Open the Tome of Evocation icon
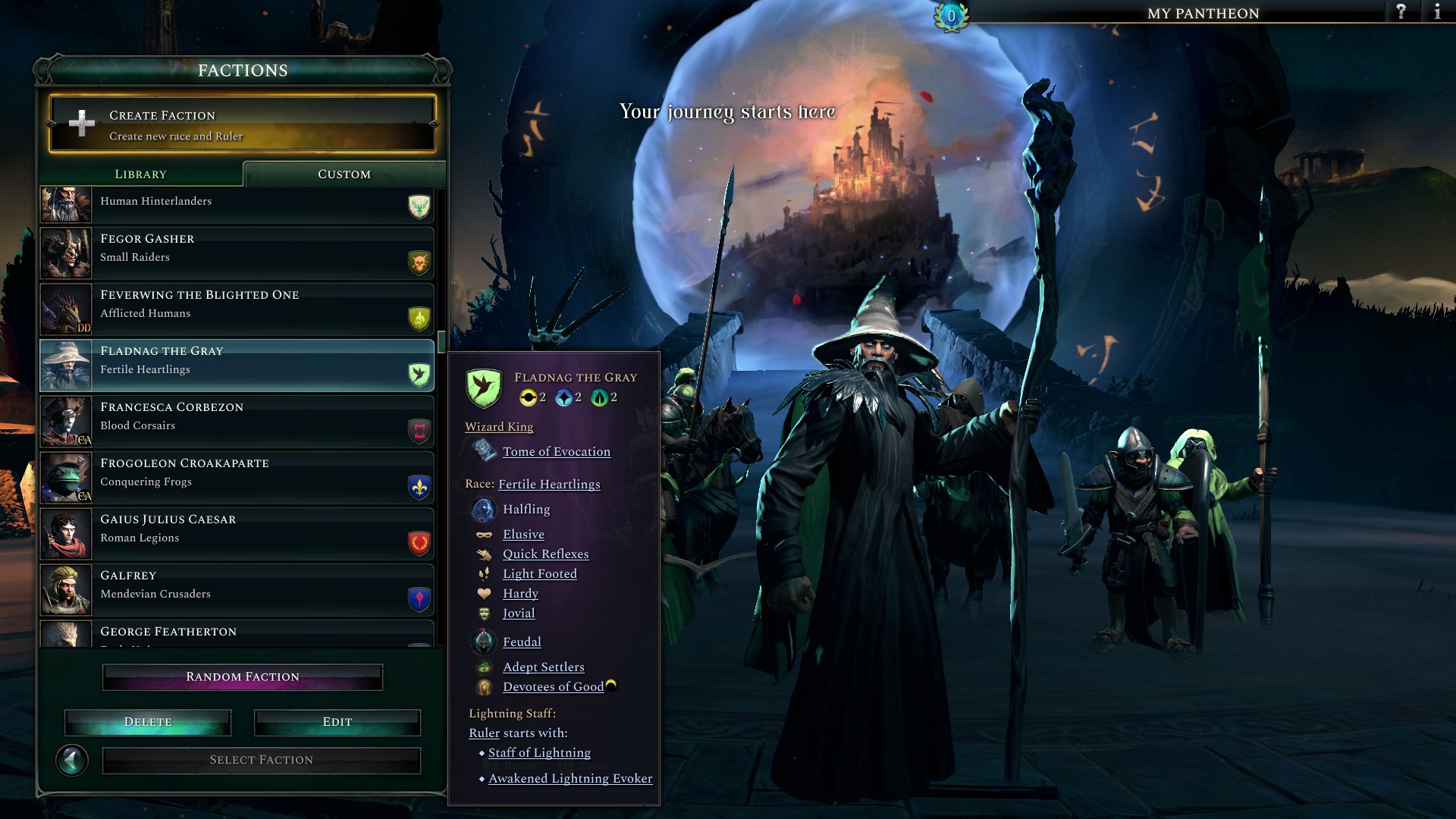The image size is (1456, 819). 485,451
